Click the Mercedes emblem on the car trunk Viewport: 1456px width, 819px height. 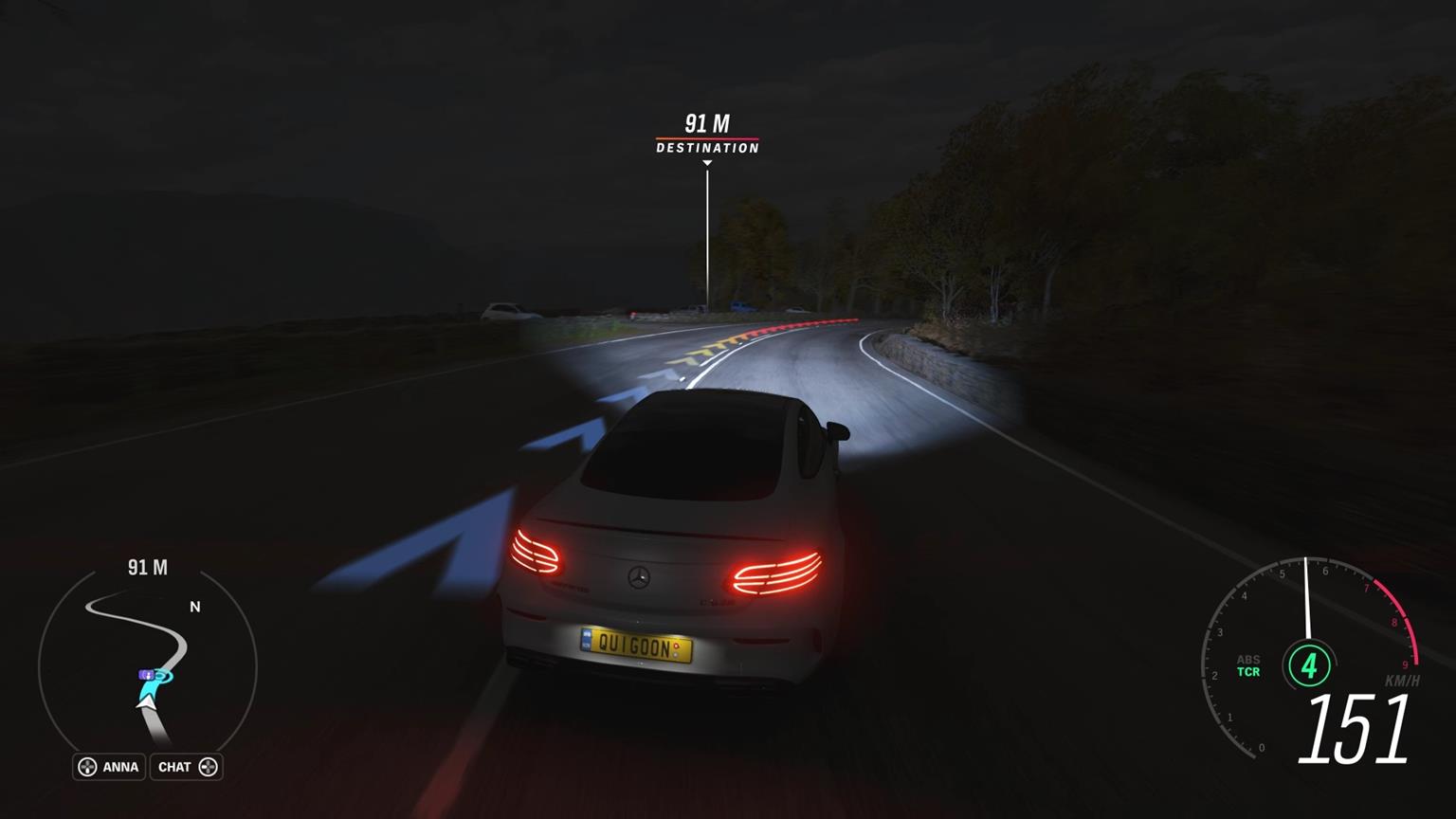pos(638,576)
